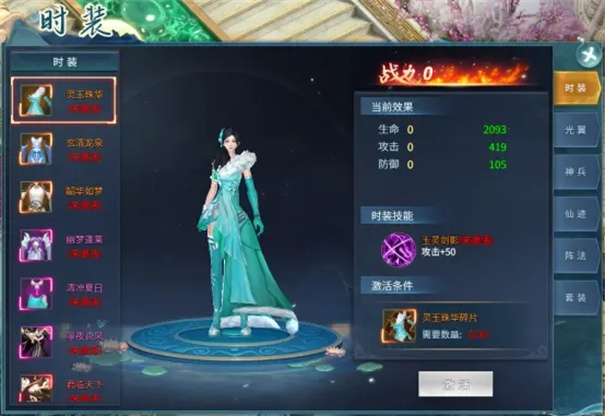Screen dimensions: 605x416
Task: Open the 套装 tab
Action: [575, 298]
